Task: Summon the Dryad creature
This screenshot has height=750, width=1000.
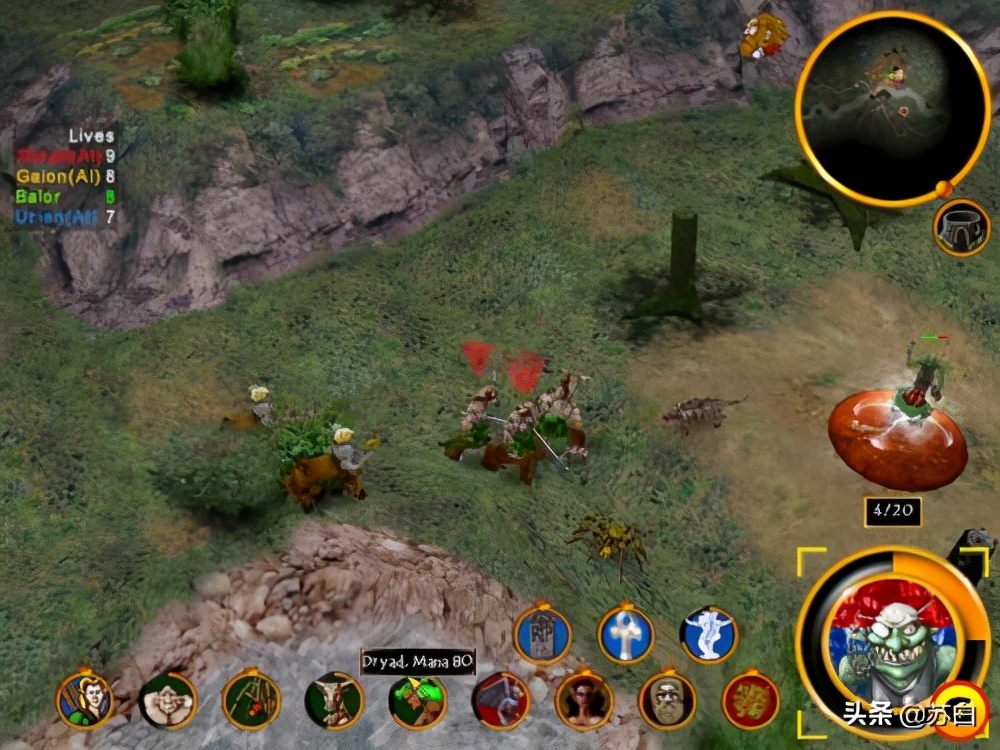Action: (x=417, y=701)
